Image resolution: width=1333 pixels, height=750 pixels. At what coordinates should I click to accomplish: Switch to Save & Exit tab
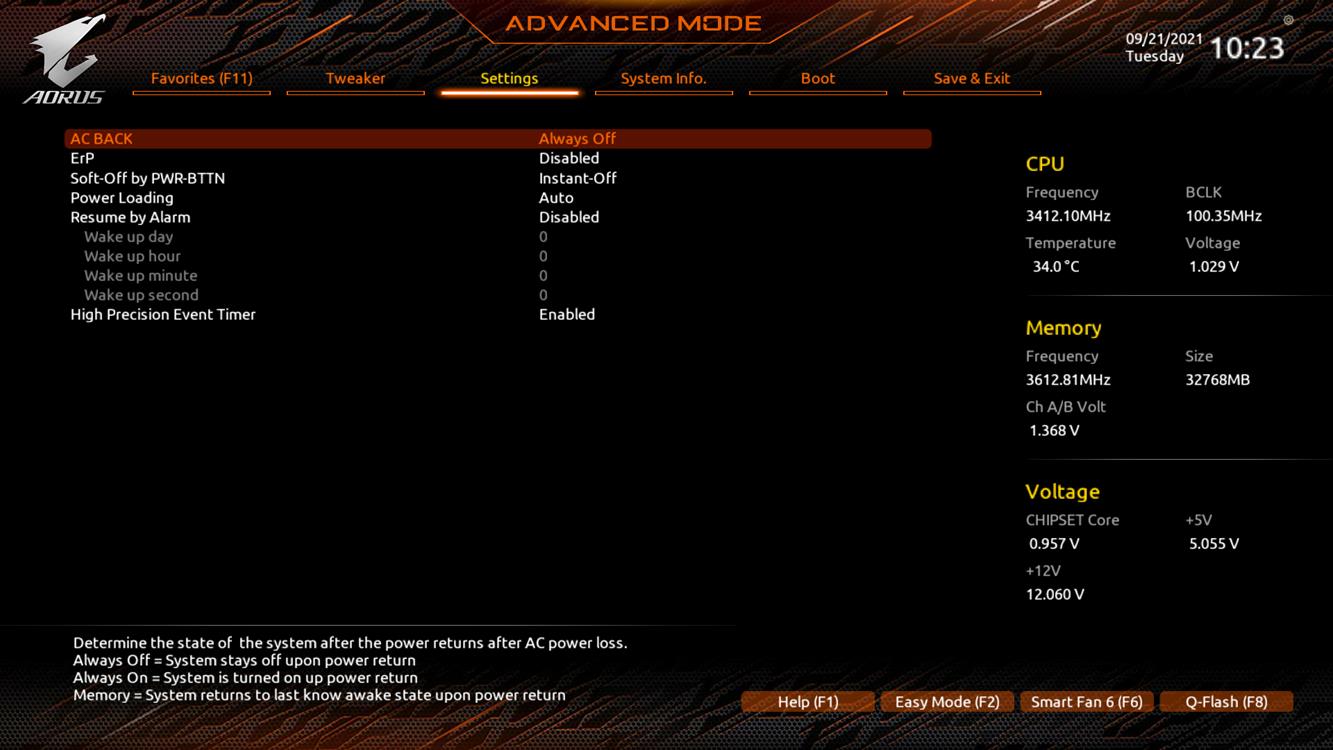tap(971, 78)
